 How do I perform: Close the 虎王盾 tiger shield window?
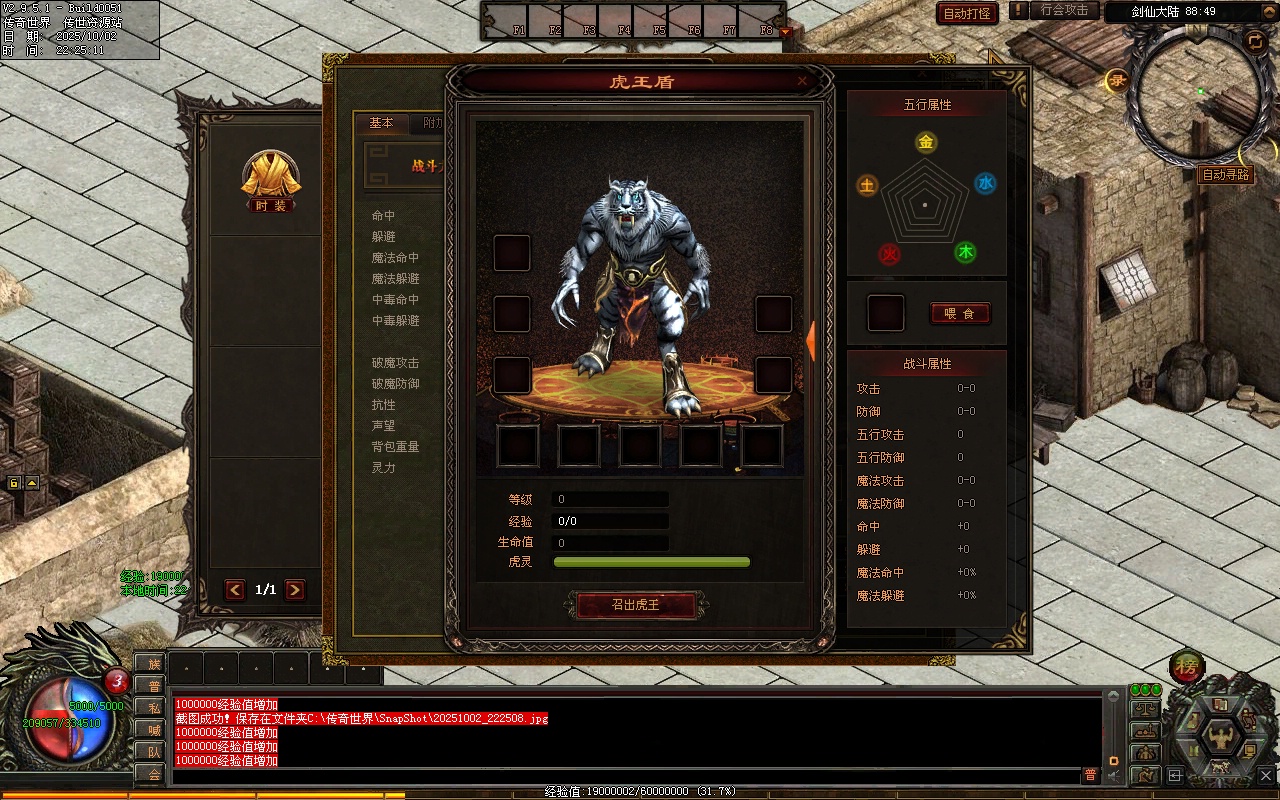coord(802,81)
